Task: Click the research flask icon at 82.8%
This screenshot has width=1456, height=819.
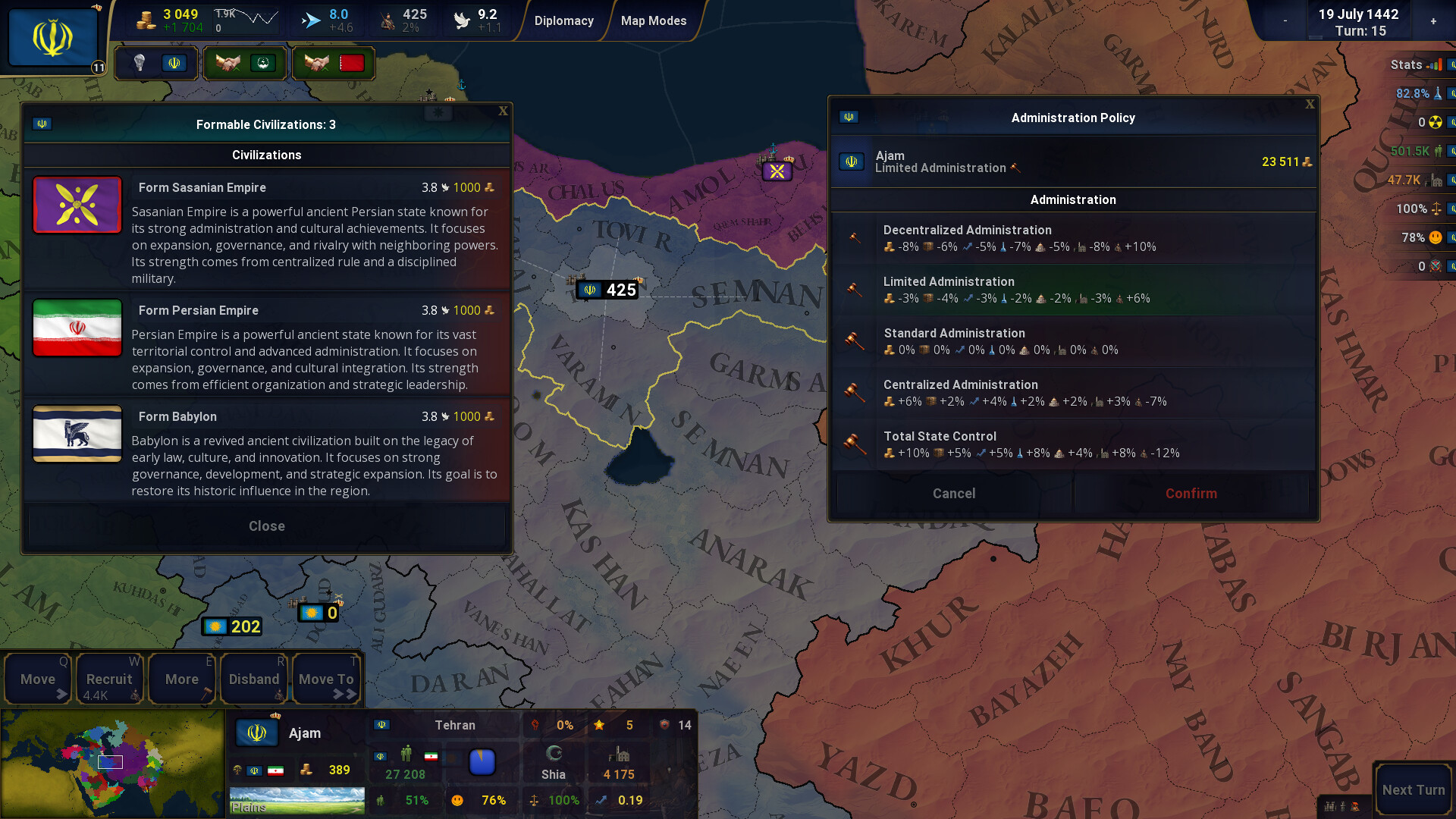Action: click(x=1439, y=94)
